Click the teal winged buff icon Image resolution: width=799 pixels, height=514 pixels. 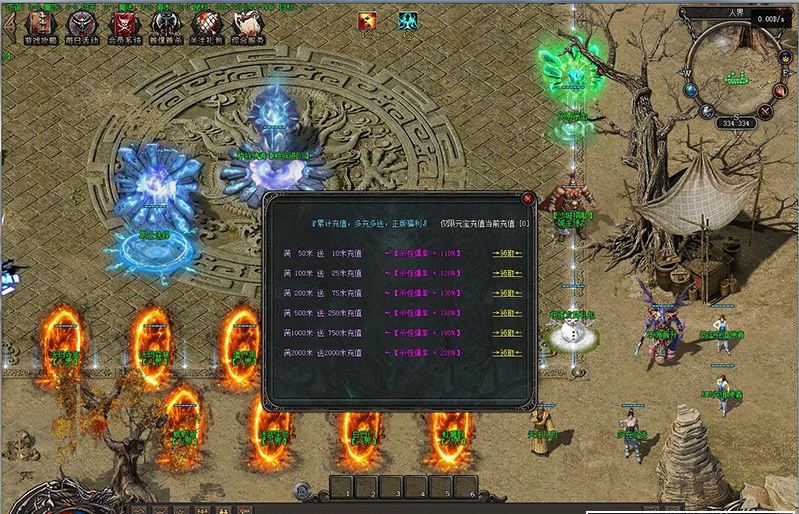(409, 20)
